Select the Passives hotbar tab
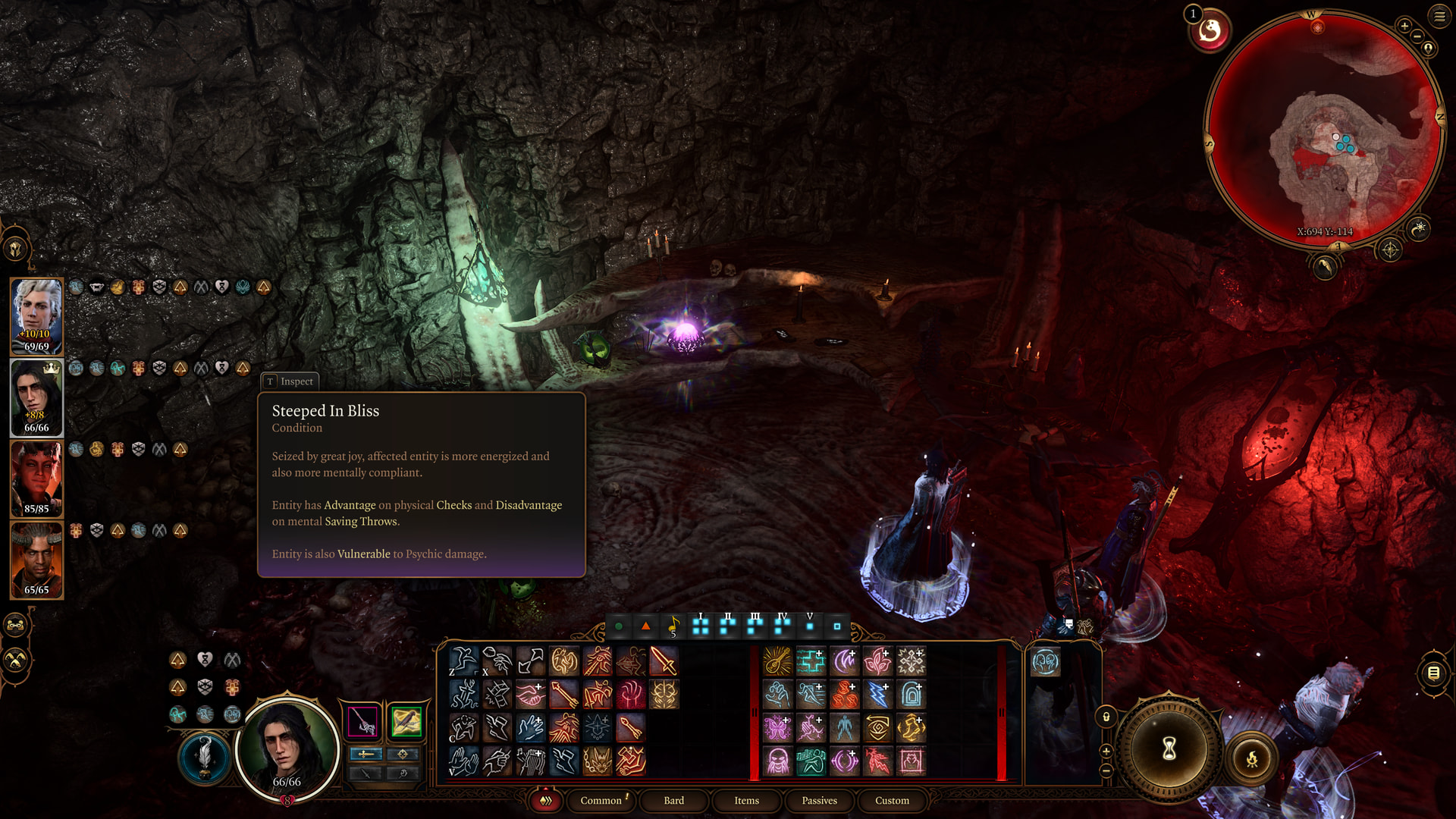 819,801
